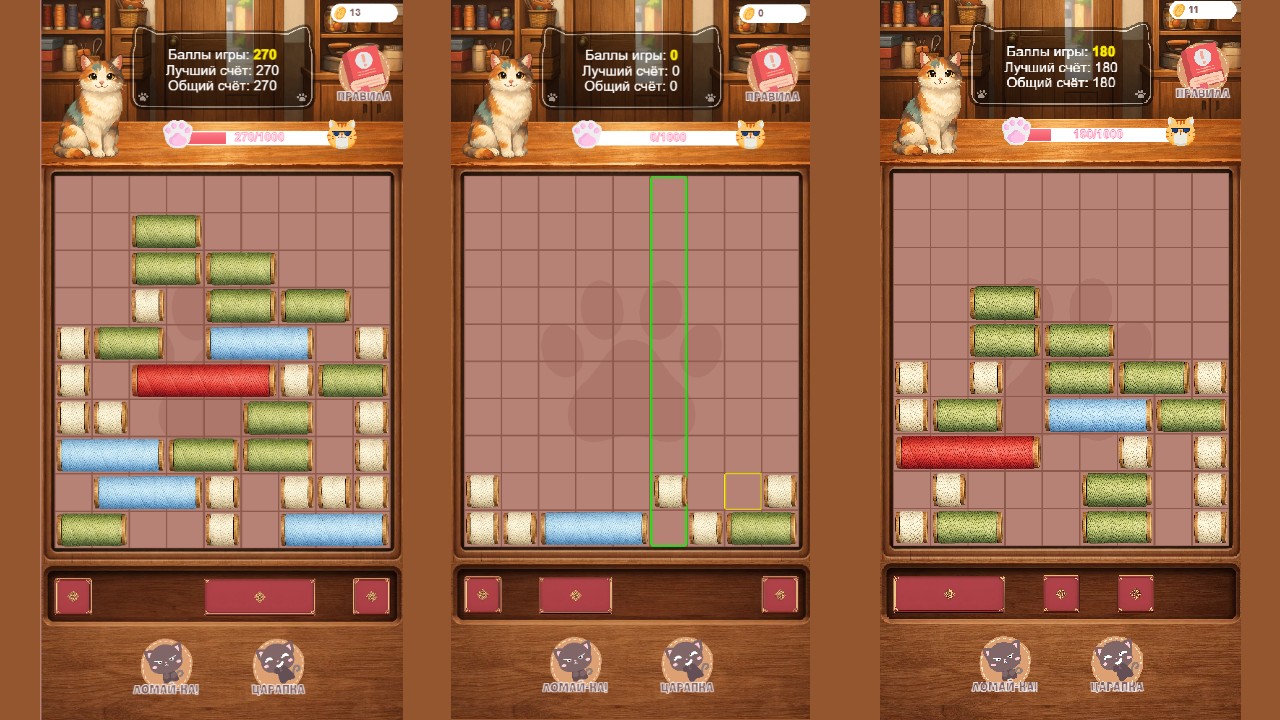Open the wide red card in the right tray
Screen dimensions: 1280x720
click(x=948, y=592)
